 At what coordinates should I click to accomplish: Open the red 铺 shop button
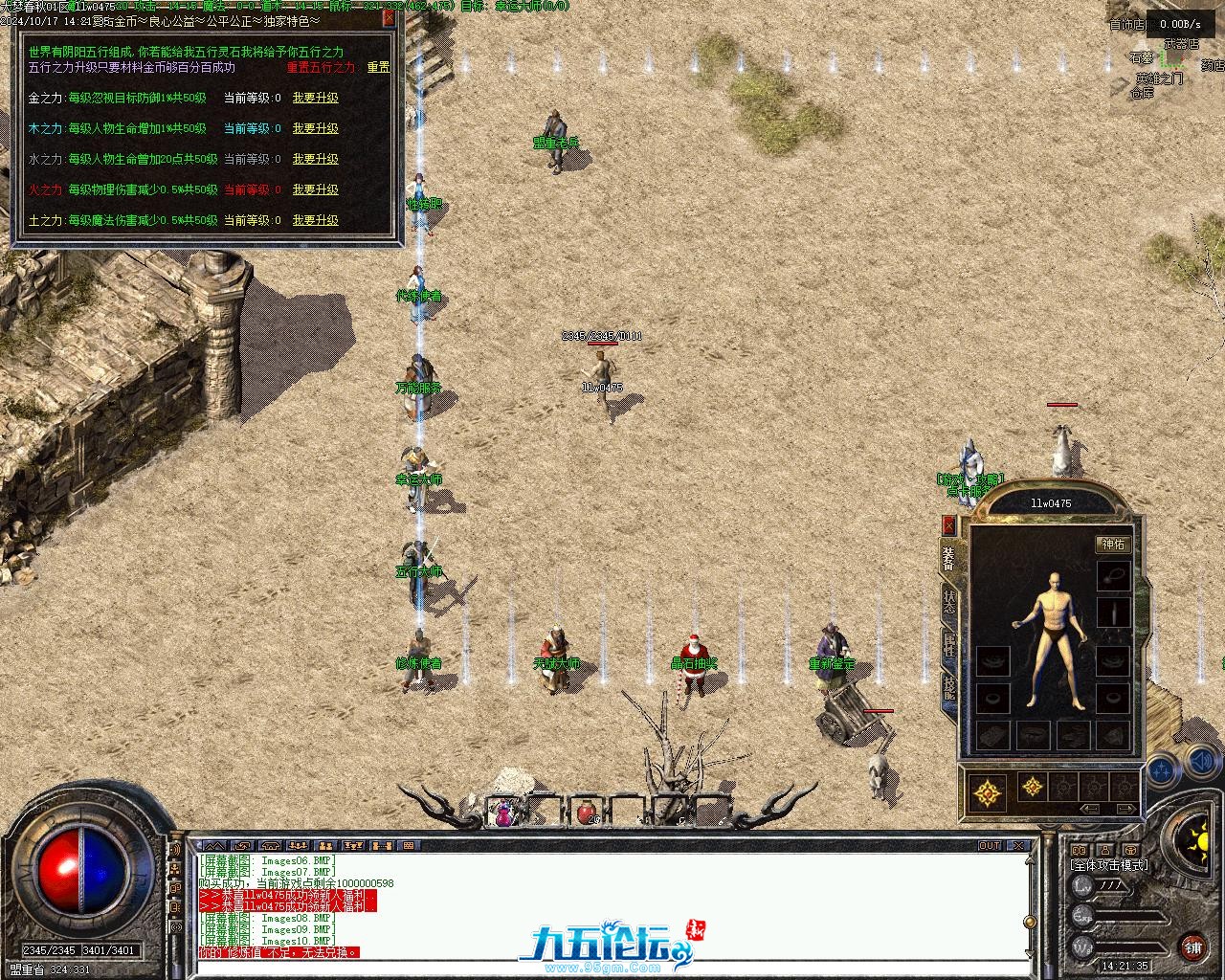[1192, 947]
